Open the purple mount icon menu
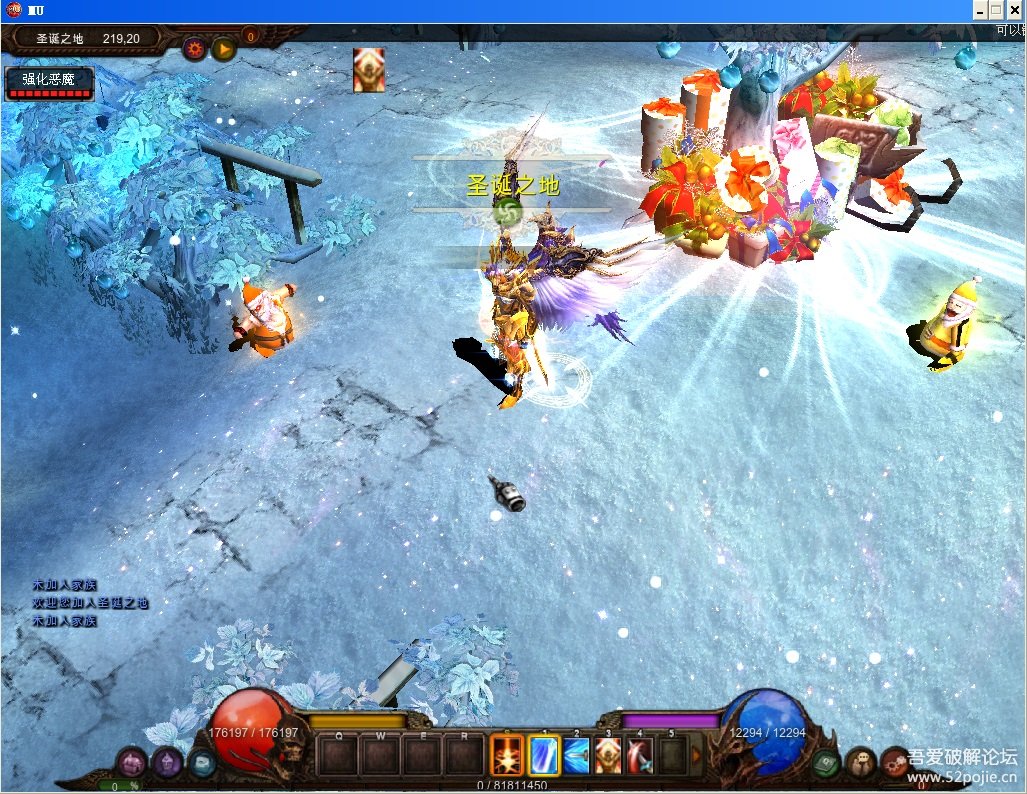Screen dimensions: 1027x794 point(131,762)
